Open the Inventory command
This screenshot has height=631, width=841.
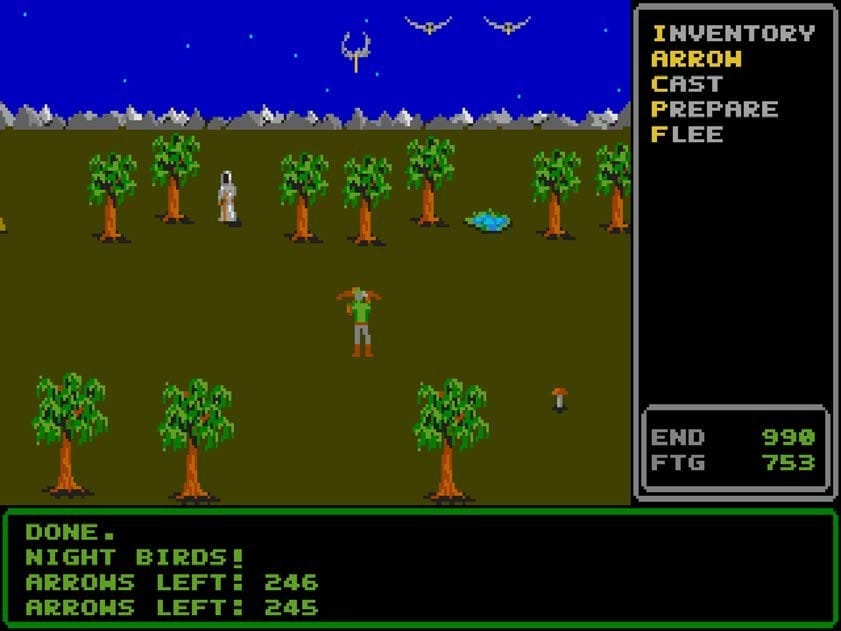coord(732,33)
